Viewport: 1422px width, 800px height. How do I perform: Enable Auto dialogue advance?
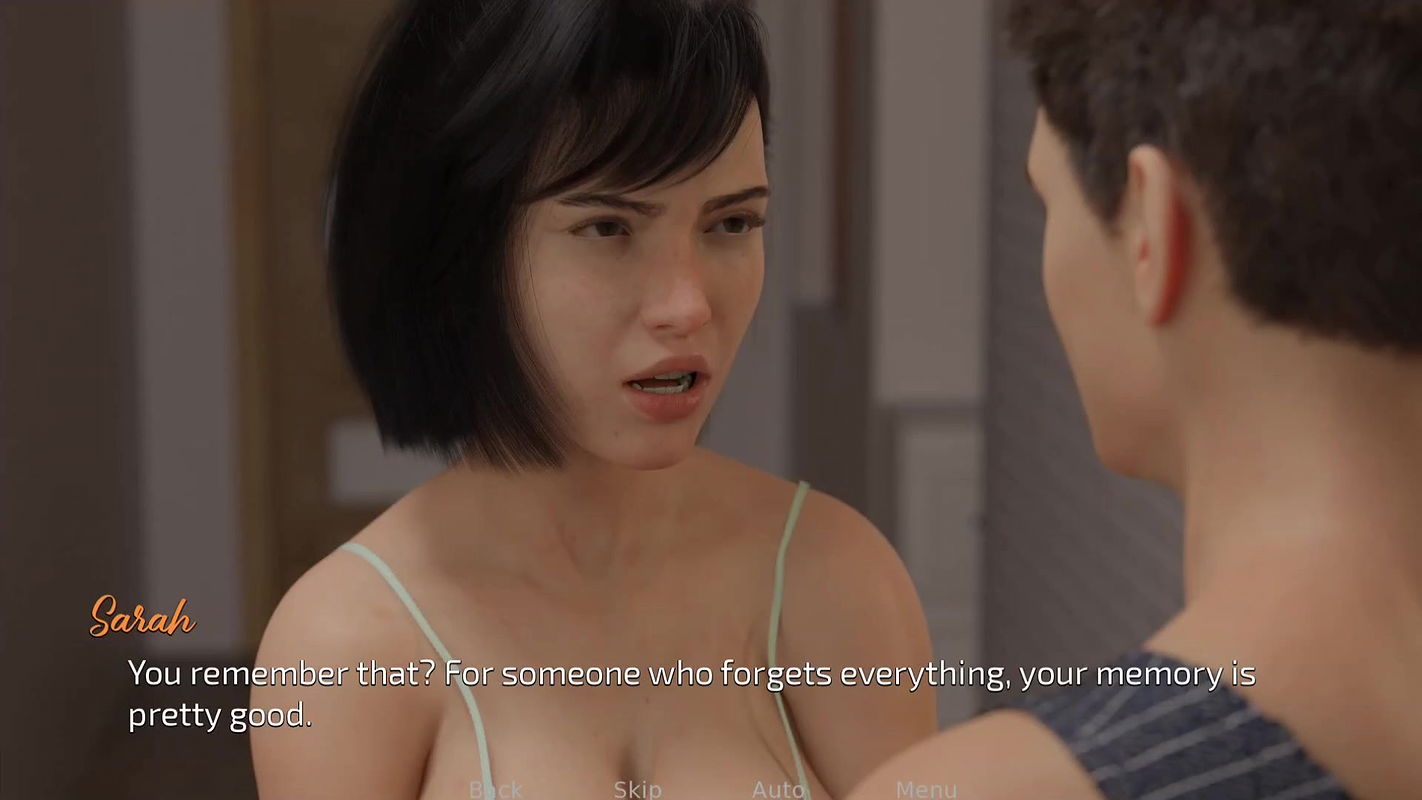pyautogui.click(x=778, y=789)
